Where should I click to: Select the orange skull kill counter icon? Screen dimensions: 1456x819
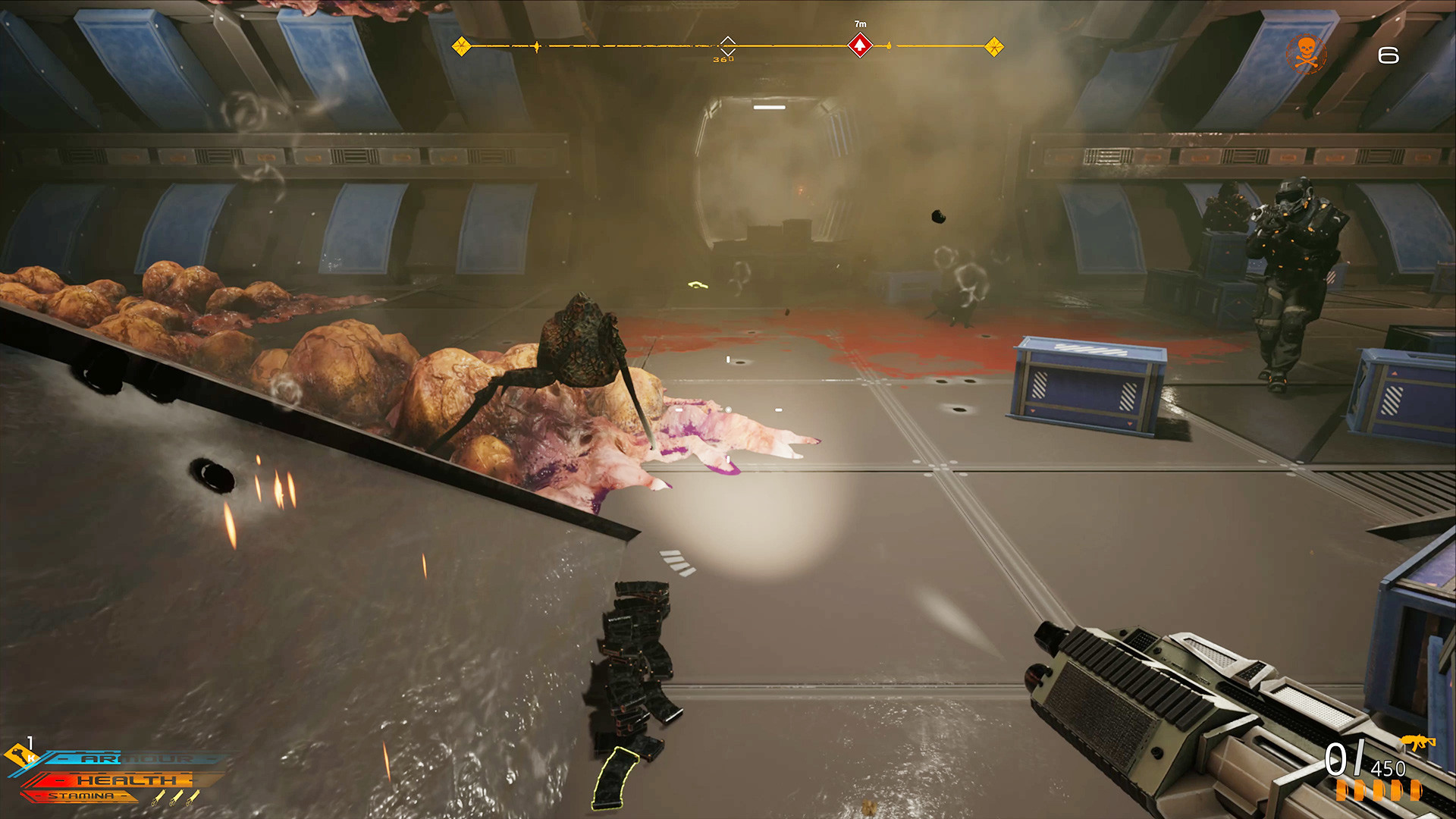click(1306, 54)
